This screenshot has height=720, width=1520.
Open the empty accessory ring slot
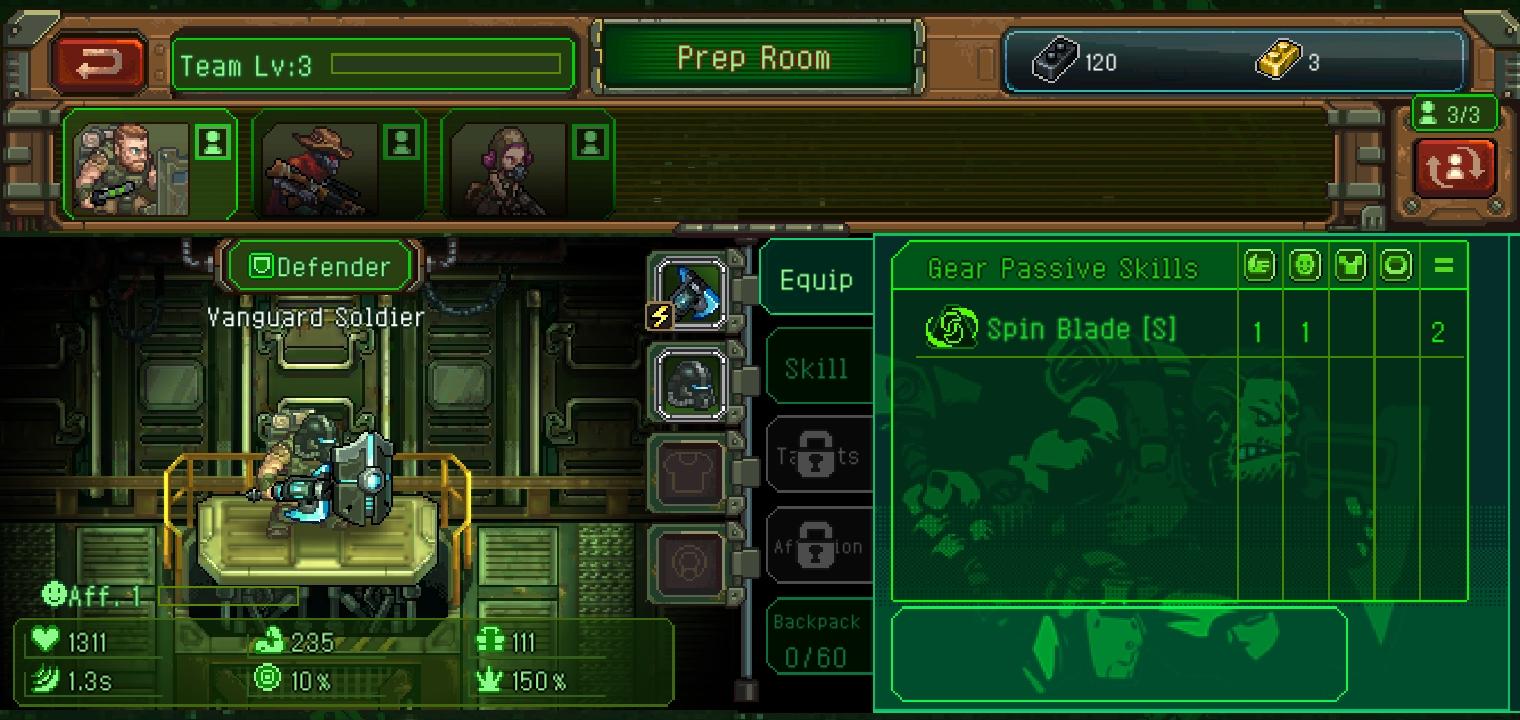(x=692, y=562)
